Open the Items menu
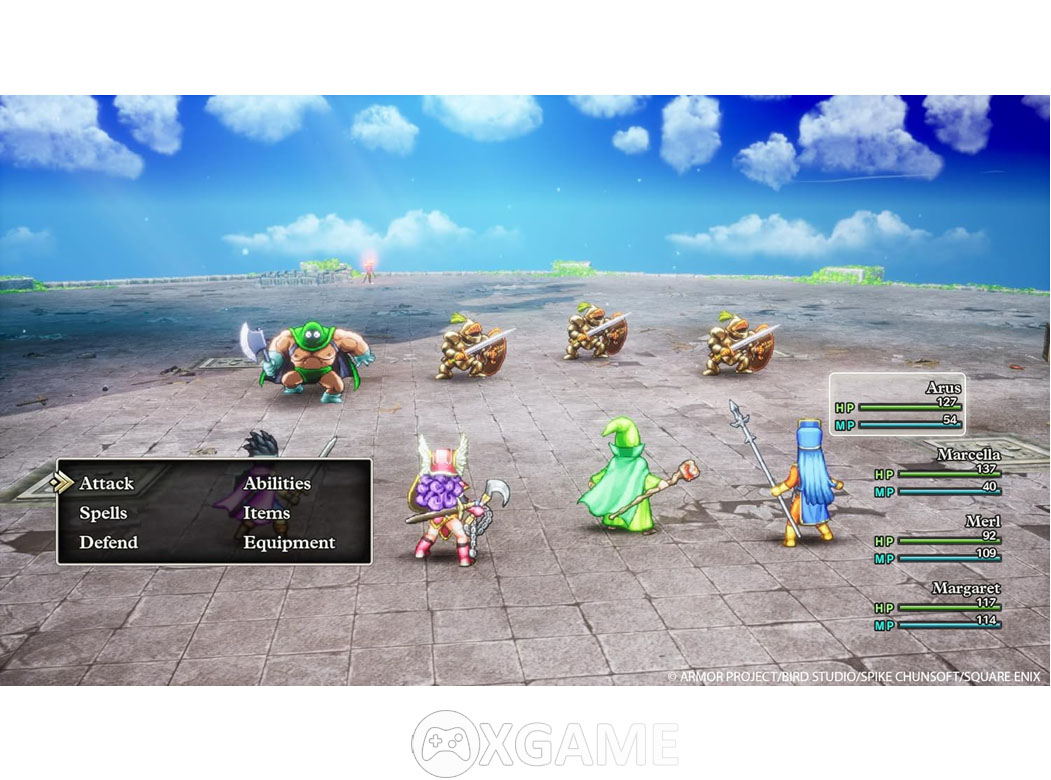This screenshot has width=1051, height=780. pyautogui.click(x=266, y=513)
